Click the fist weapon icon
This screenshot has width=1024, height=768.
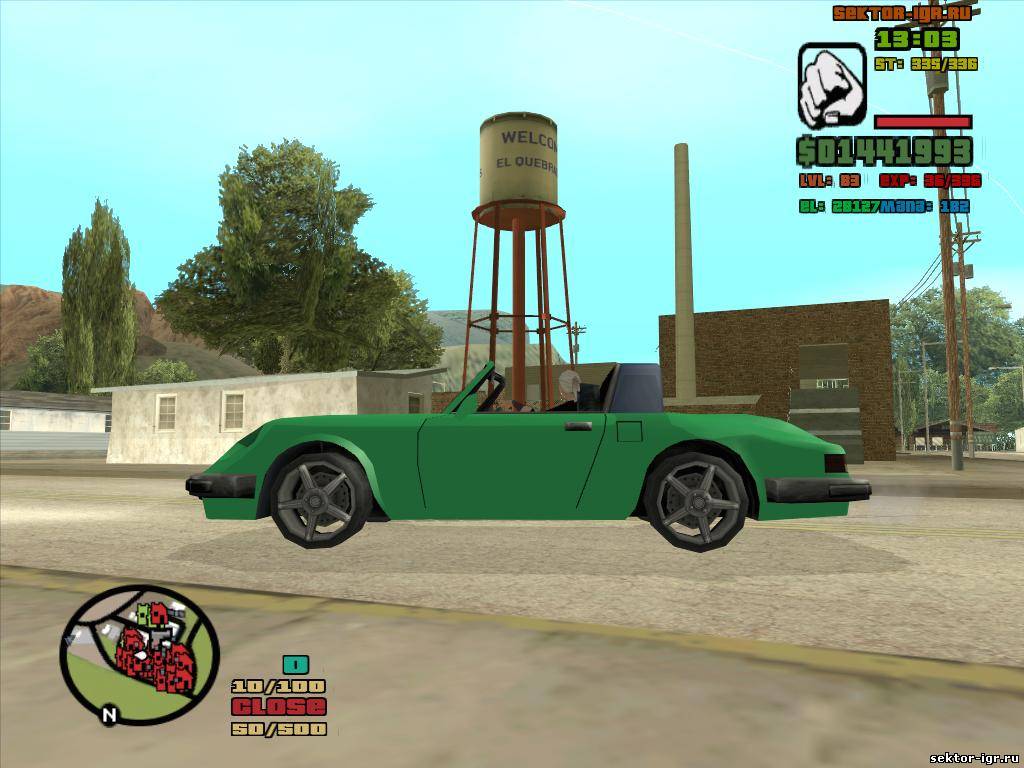click(x=832, y=85)
